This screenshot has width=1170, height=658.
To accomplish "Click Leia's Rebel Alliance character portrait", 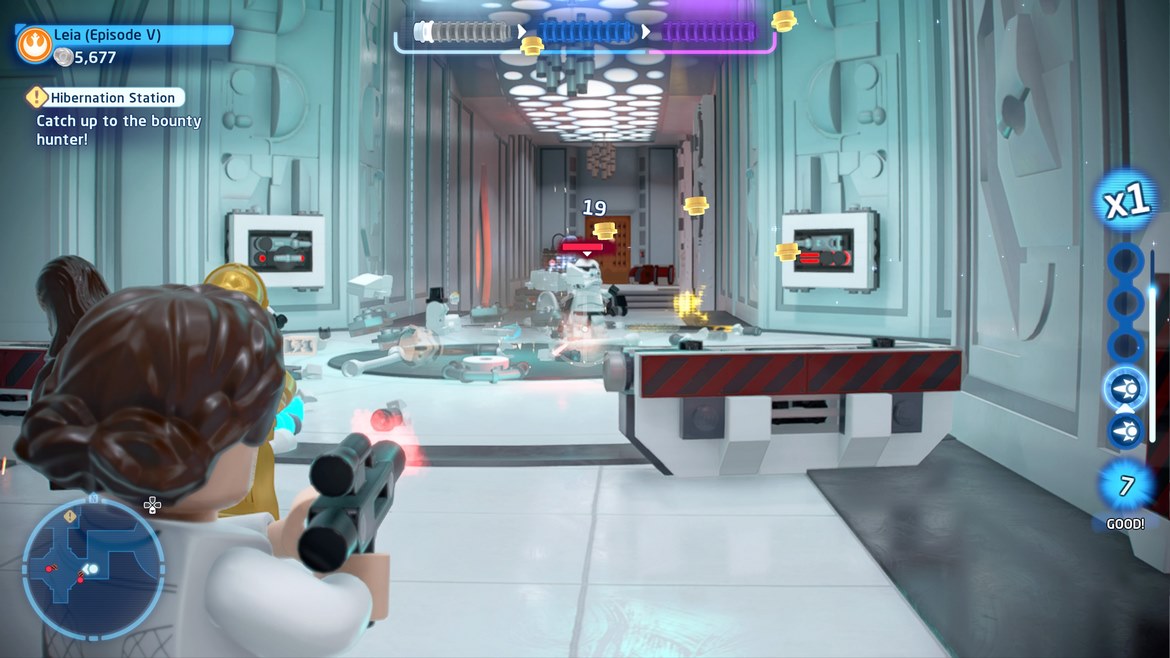I will (x=34, y=45).
